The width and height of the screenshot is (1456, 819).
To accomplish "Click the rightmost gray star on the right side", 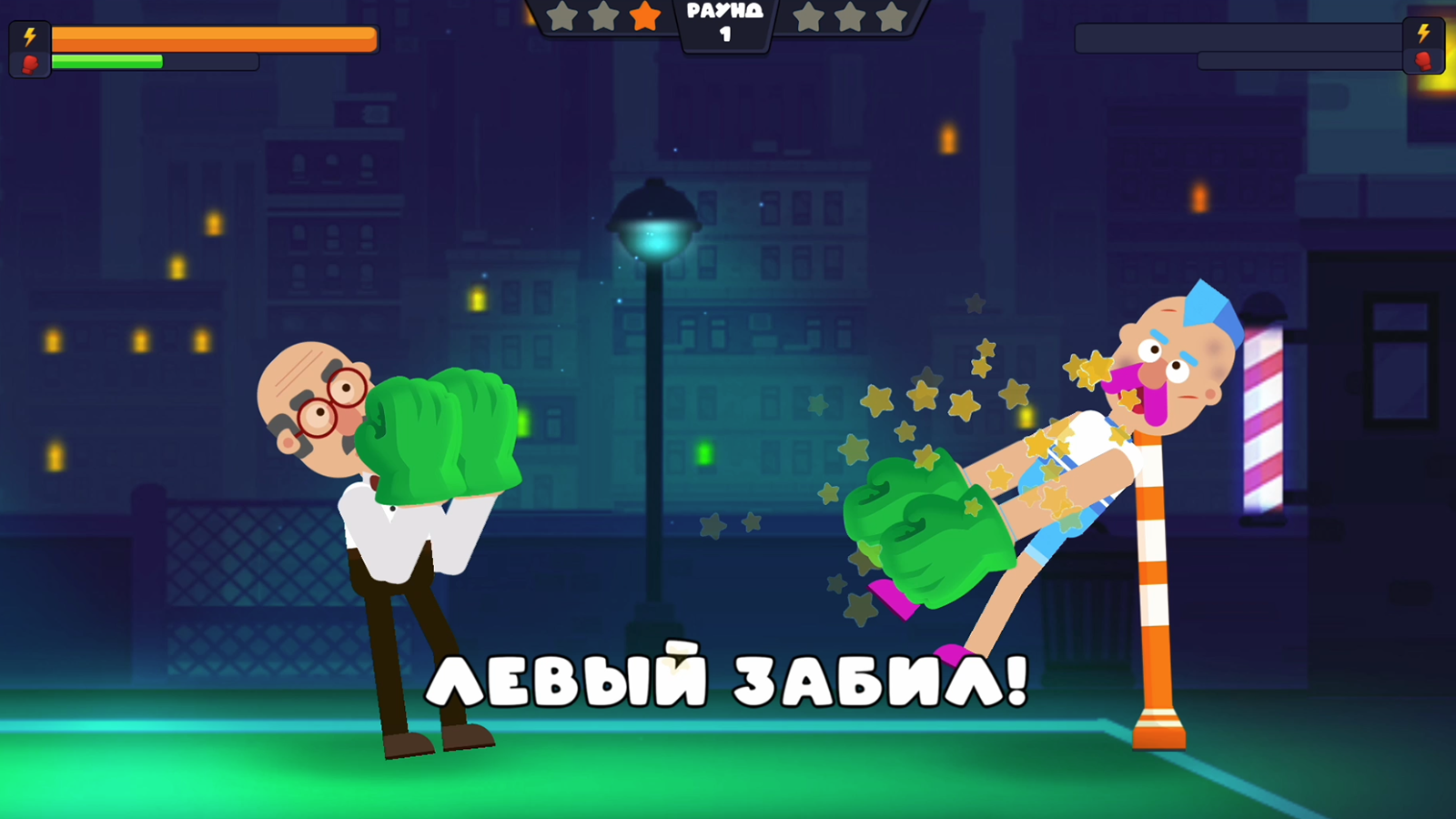I will click(894, 15).
